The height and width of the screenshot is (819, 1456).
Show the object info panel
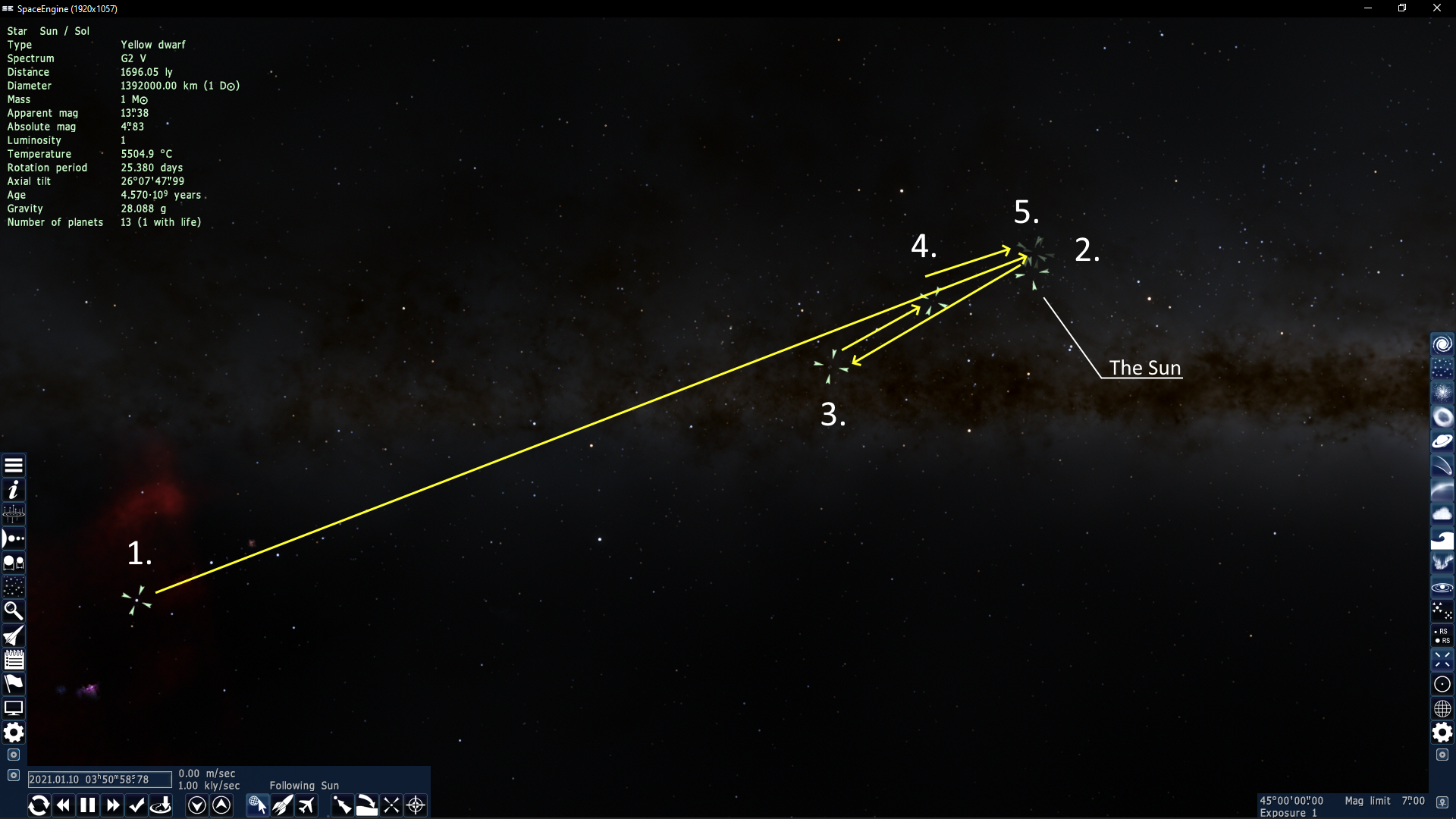[14, 490]
